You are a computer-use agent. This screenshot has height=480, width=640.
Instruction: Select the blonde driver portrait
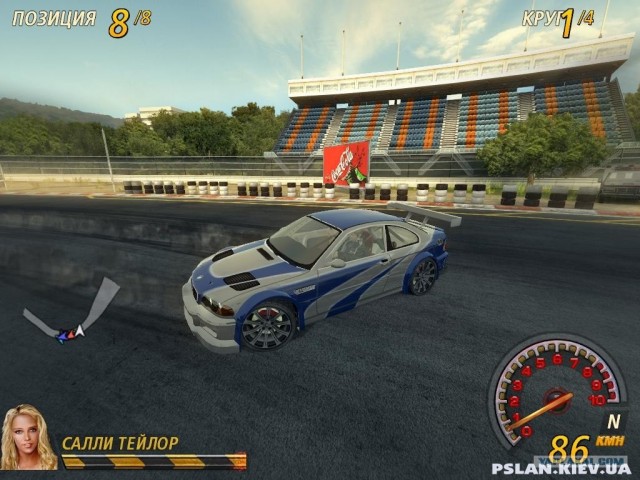click(28, 438)
